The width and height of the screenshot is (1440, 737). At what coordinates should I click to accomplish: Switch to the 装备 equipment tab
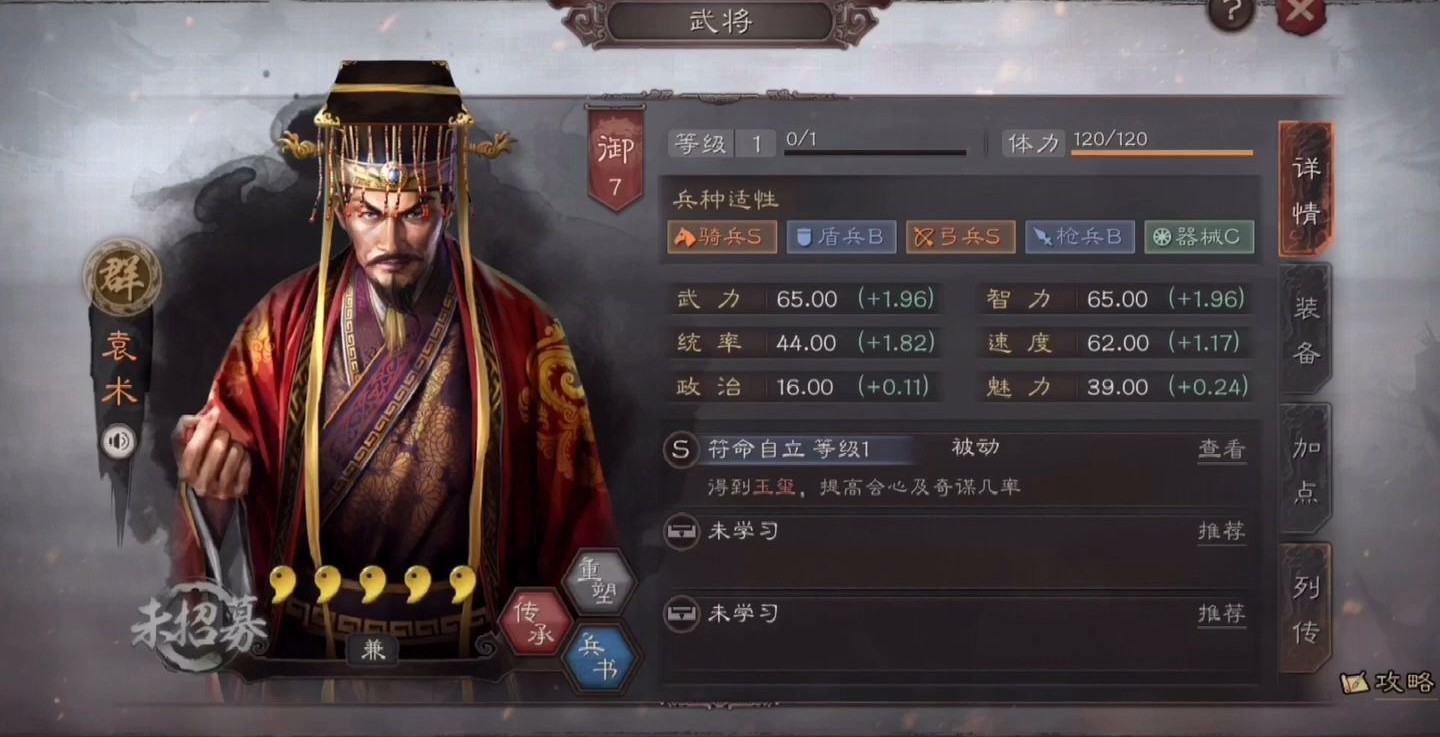1305,330
